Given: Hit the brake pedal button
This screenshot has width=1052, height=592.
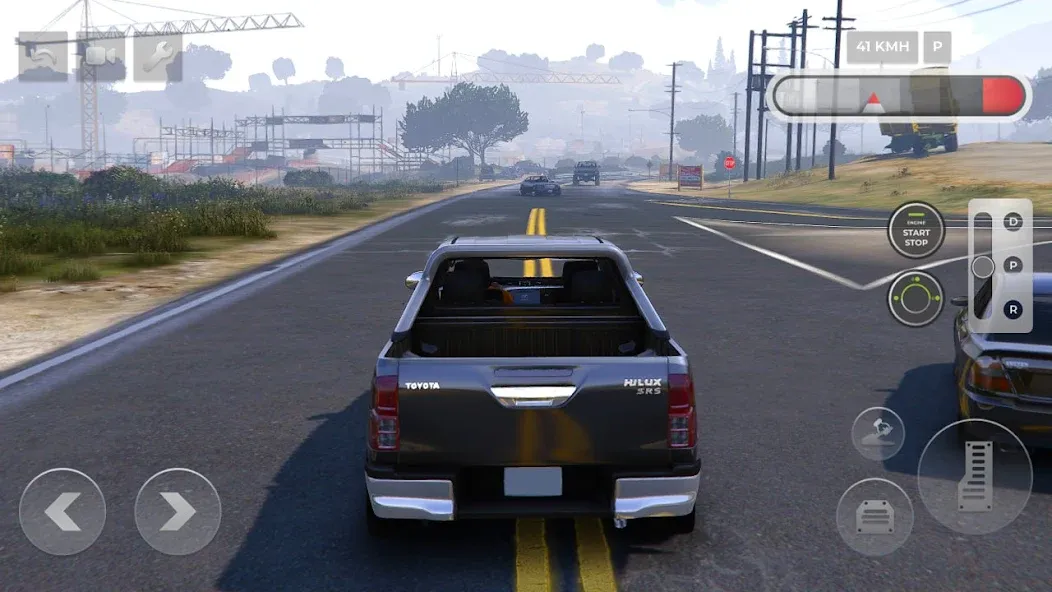Looking at the screenshot, I should click(x=874, y=516).
